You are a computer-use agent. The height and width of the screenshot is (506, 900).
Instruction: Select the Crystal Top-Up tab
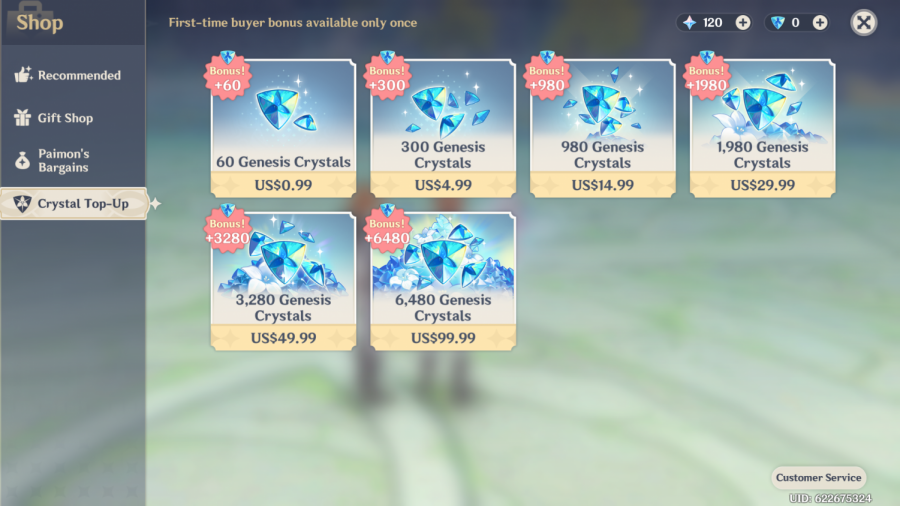[74, 204]
